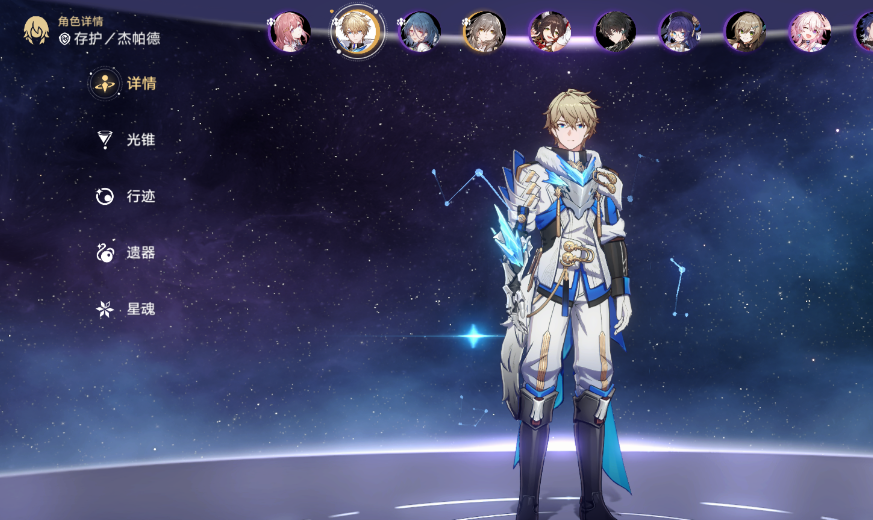Select the pink-haired character with glasses portrait

289,32
